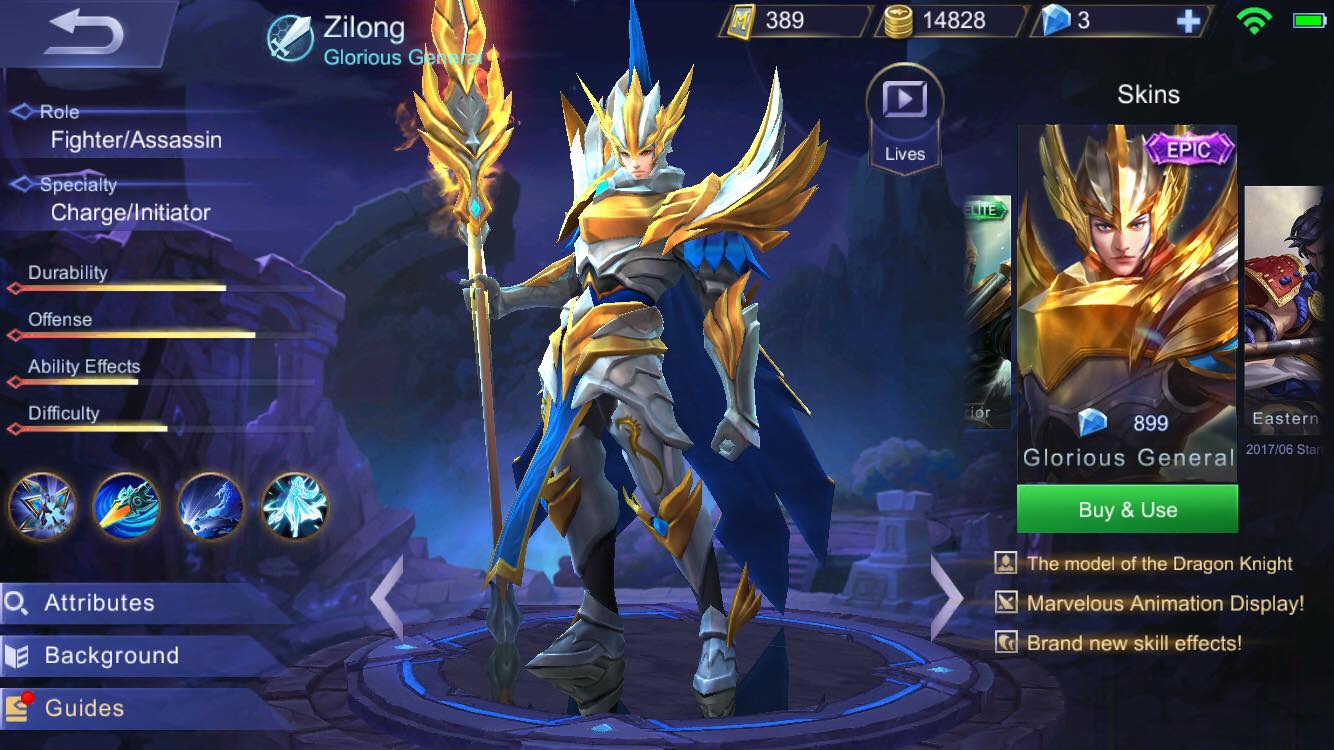Open the Attributes panel
This screenshot has height=750, width=1334.
(x=100, y=603)
